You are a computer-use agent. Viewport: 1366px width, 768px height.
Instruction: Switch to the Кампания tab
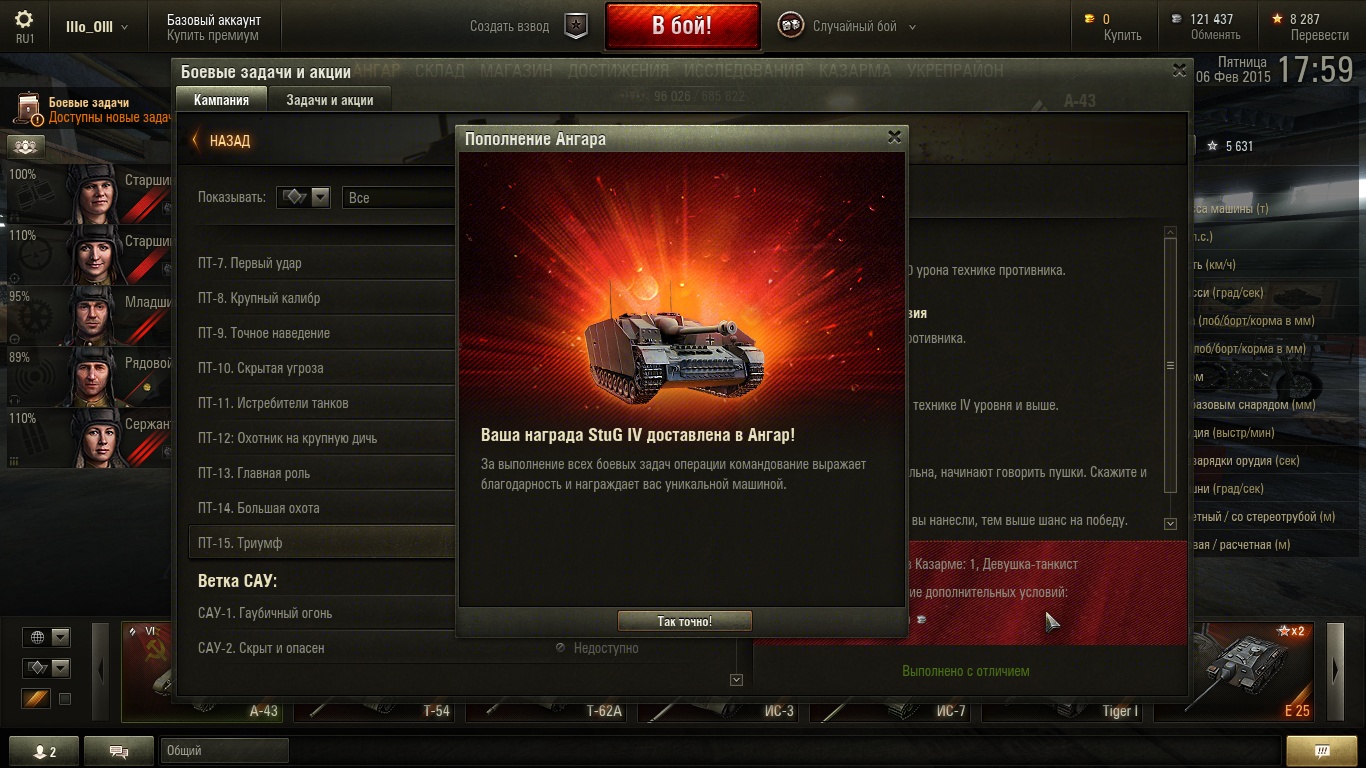click(x=221, y=100)
